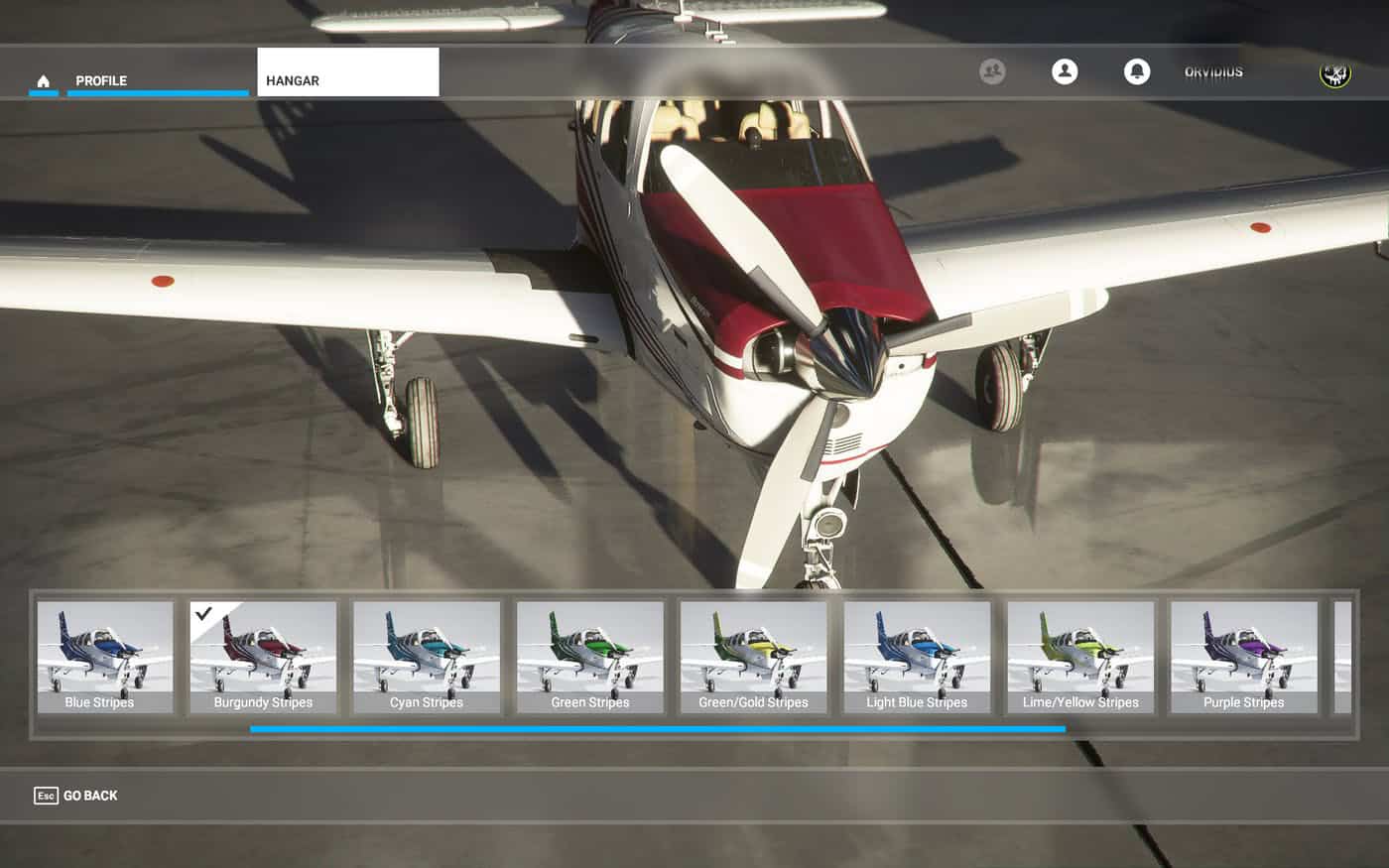
Task: Go back to the previous screen
Action: tap(76, 796)
